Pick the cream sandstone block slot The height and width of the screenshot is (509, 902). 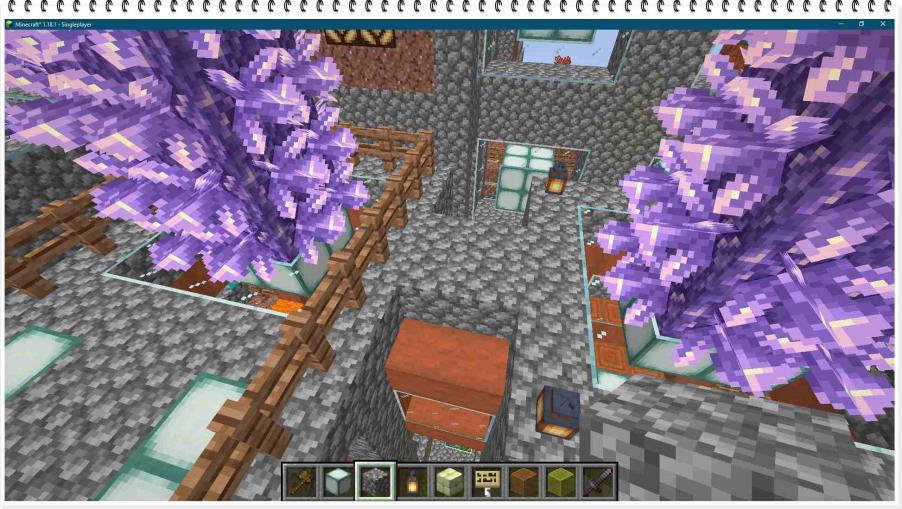449,482
